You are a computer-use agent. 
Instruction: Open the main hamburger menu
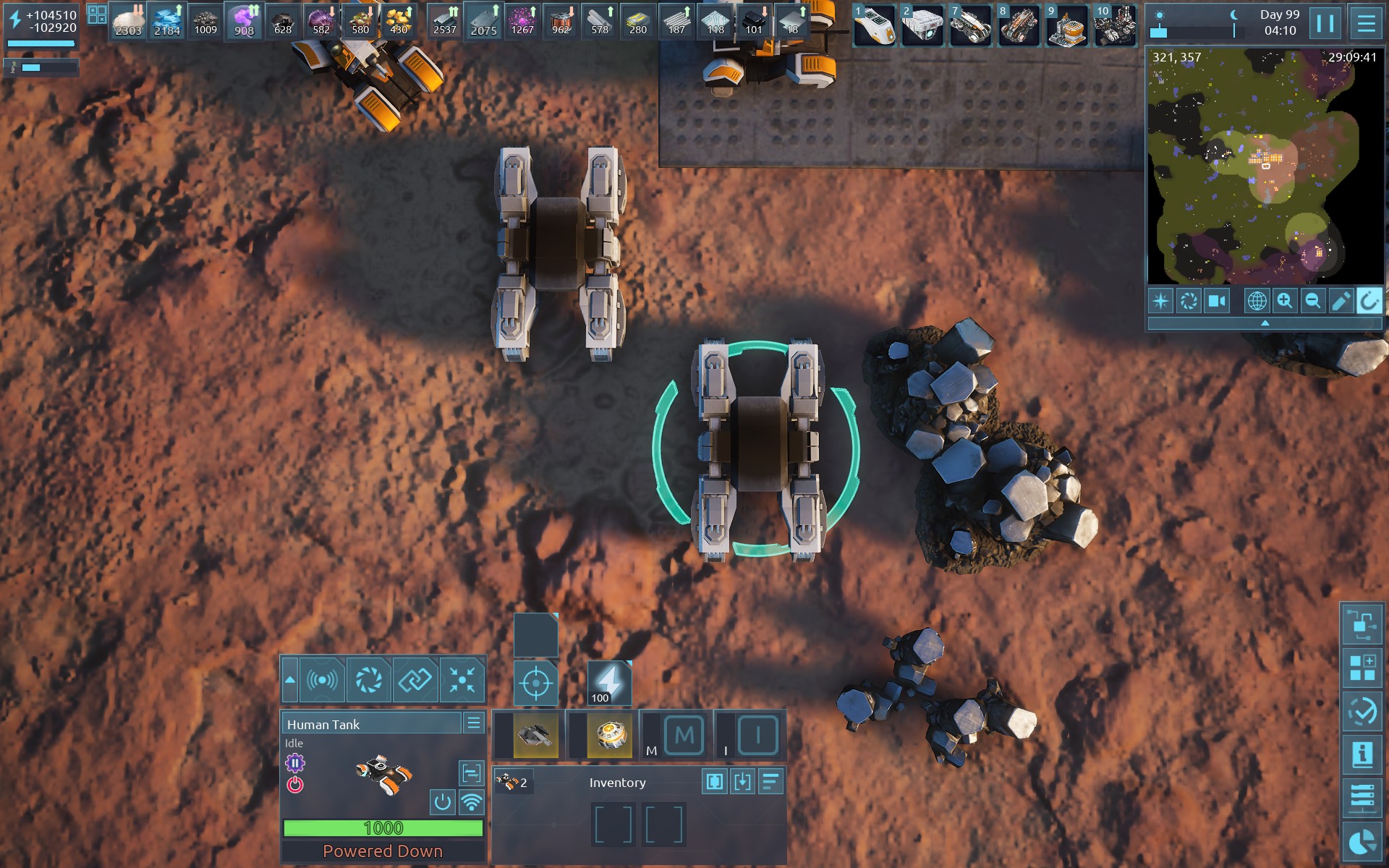1366,23
